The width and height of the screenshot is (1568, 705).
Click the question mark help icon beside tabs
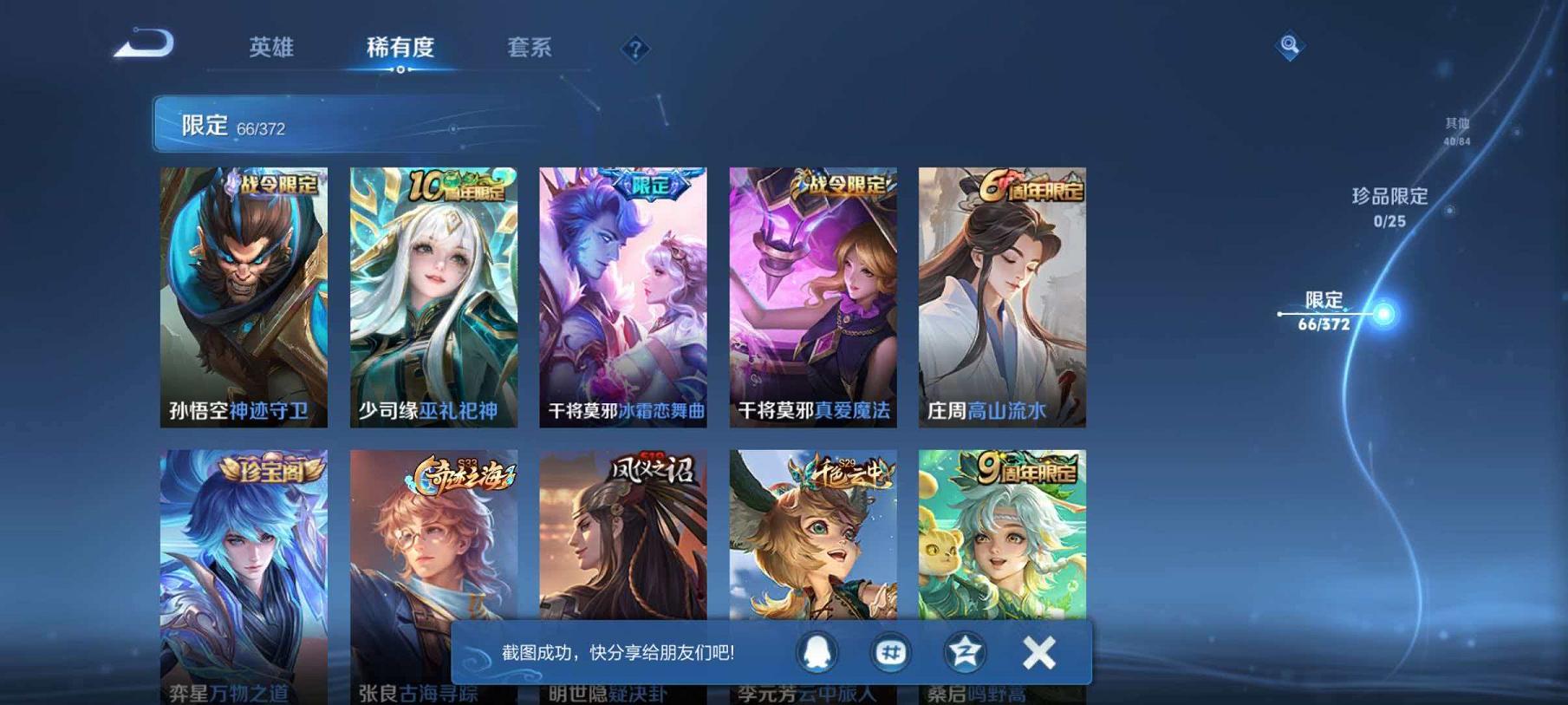634,49
